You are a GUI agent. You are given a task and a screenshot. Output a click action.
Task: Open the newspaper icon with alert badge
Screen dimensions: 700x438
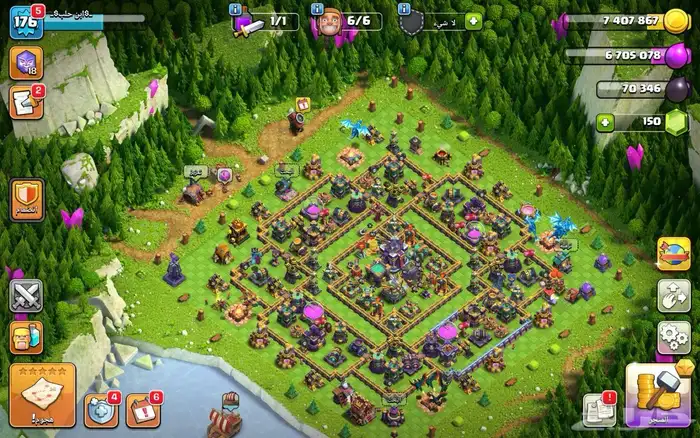click(598, 410)
